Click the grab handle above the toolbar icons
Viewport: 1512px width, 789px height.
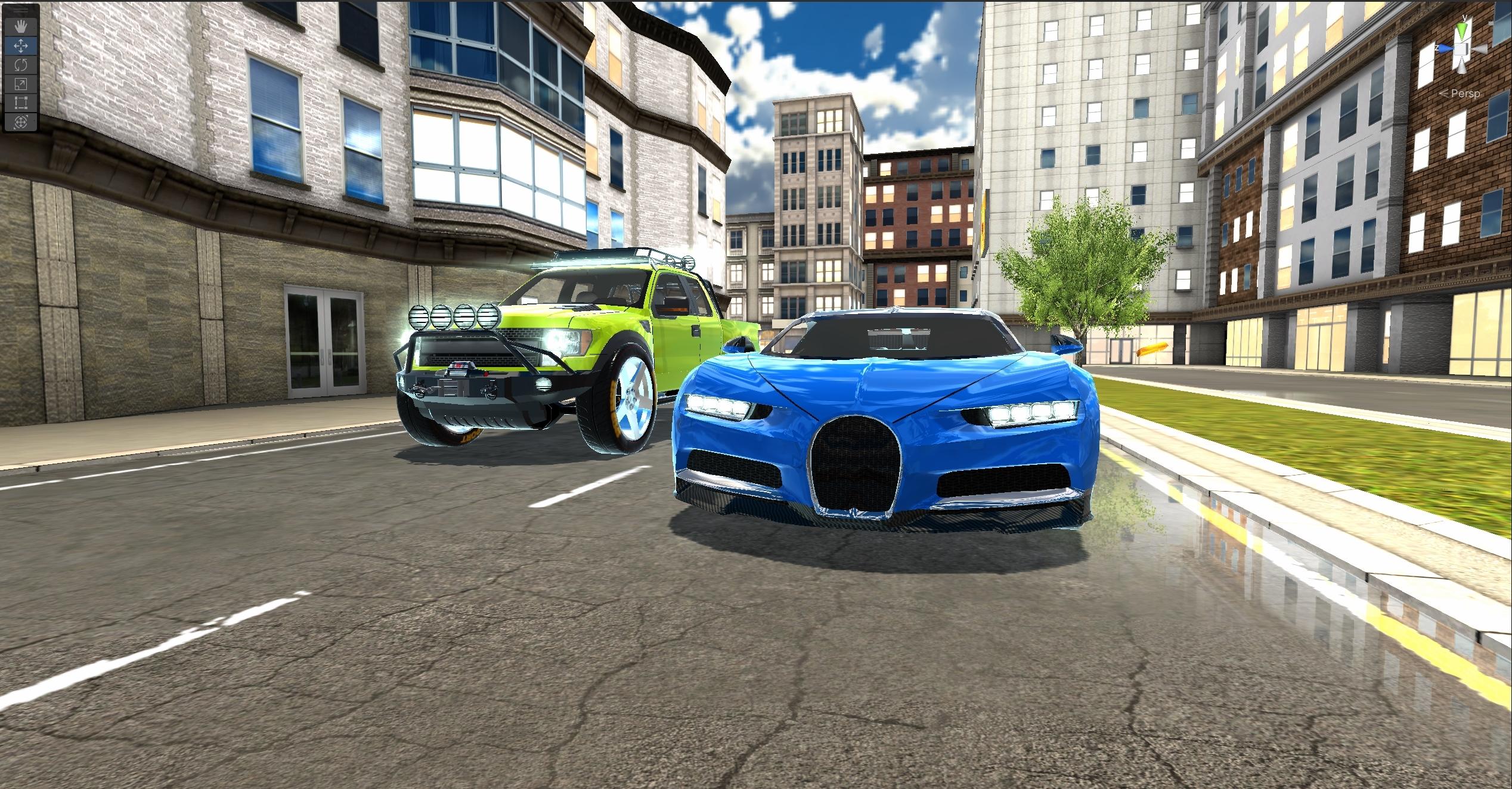(x=21, y=11)
